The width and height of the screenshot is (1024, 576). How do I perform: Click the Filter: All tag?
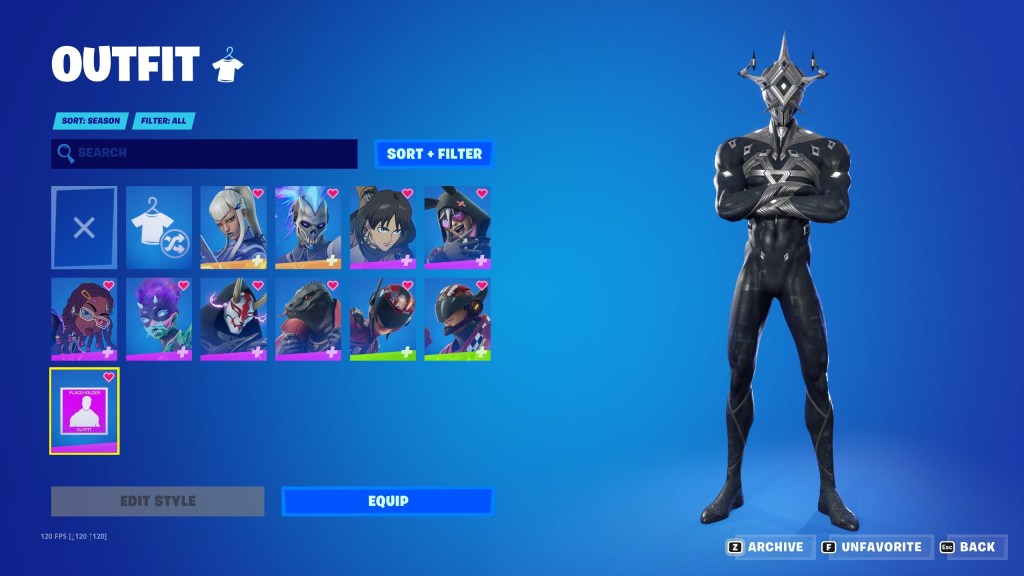(x=163, y=121)
